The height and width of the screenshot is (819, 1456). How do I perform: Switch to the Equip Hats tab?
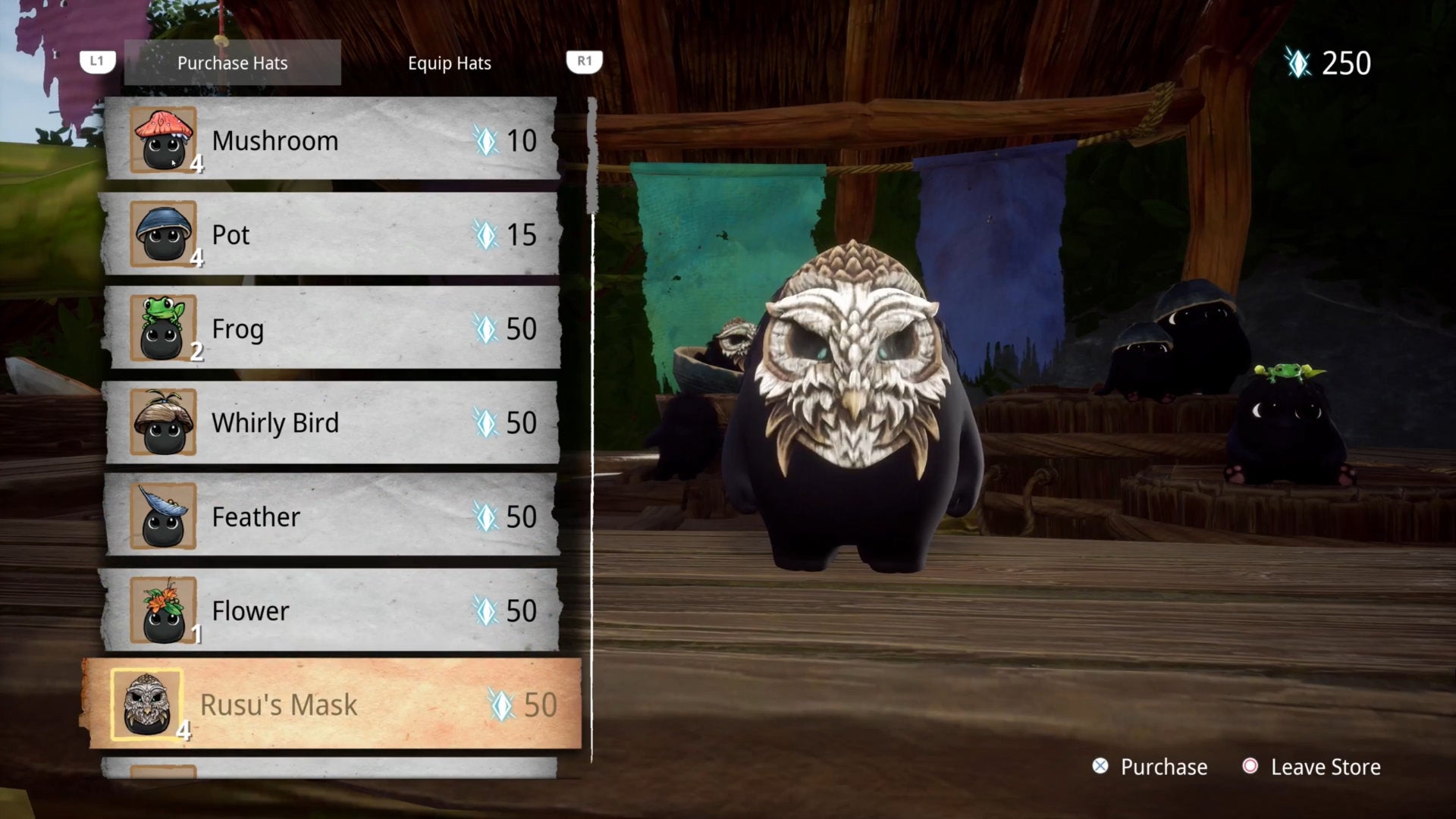tap(449, 63)
